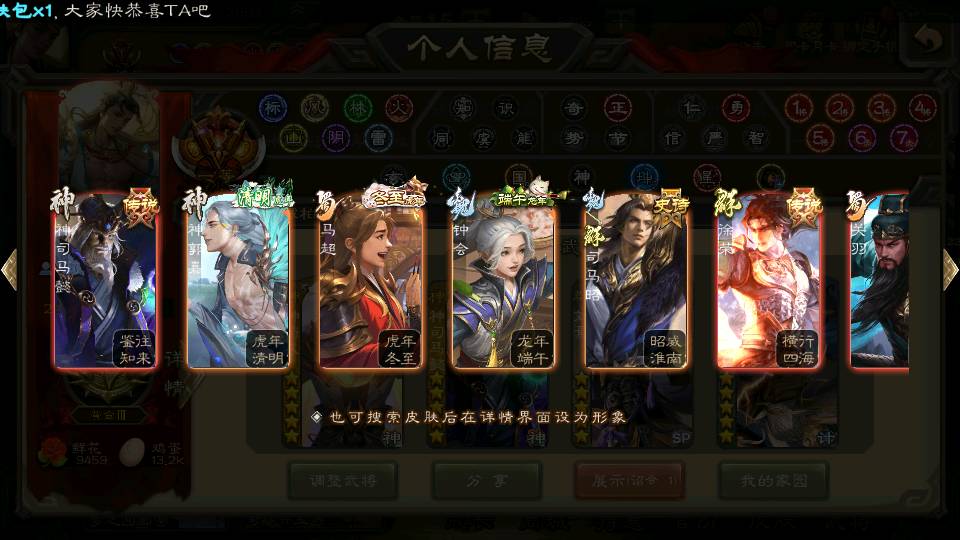
Task: Choose the 神郭嘉 虎年清明 skin card
Action: 238,282
